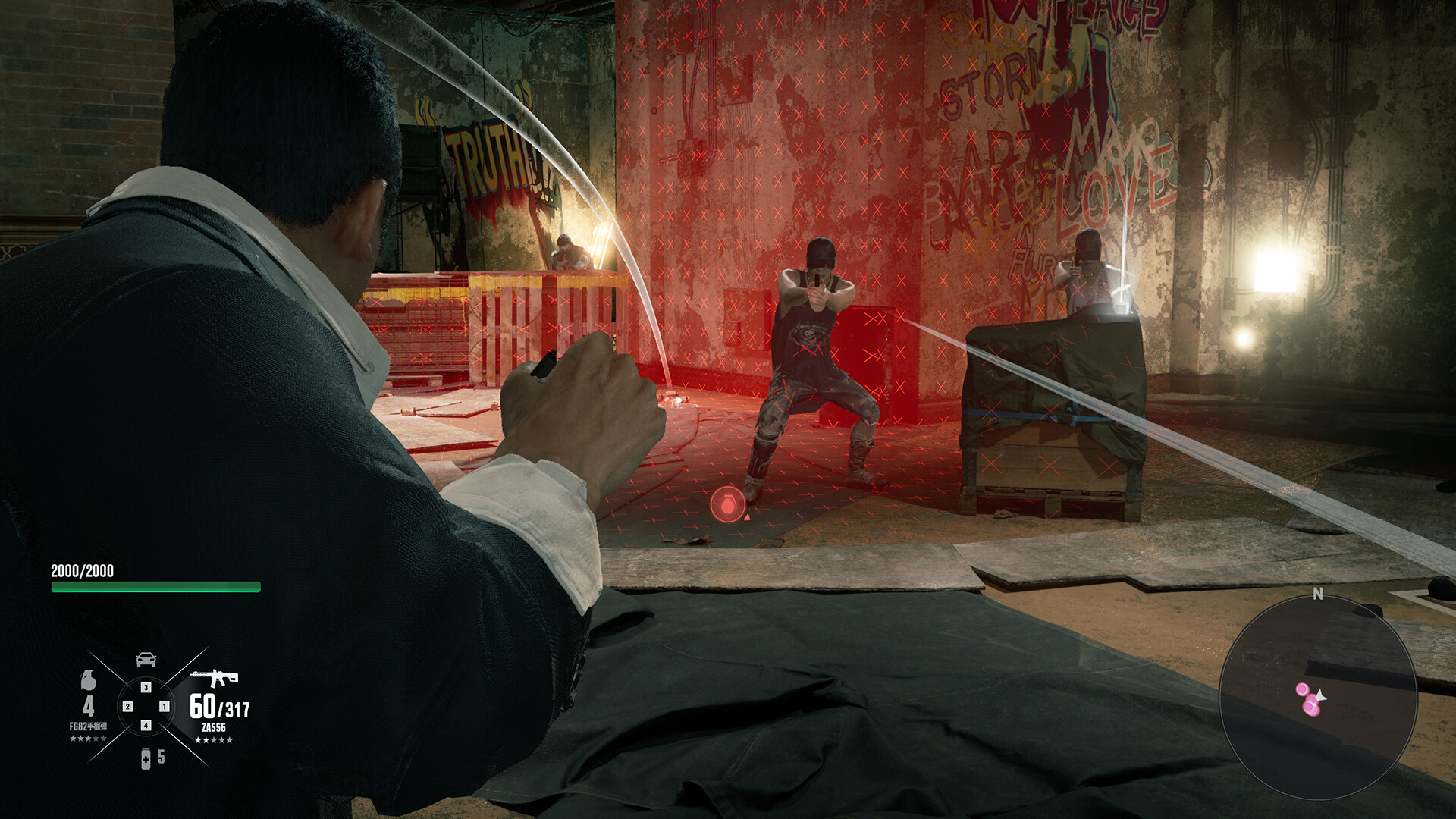Open item slot 4 in the quick wheel

pyautogui.click(x=145, y=725)
